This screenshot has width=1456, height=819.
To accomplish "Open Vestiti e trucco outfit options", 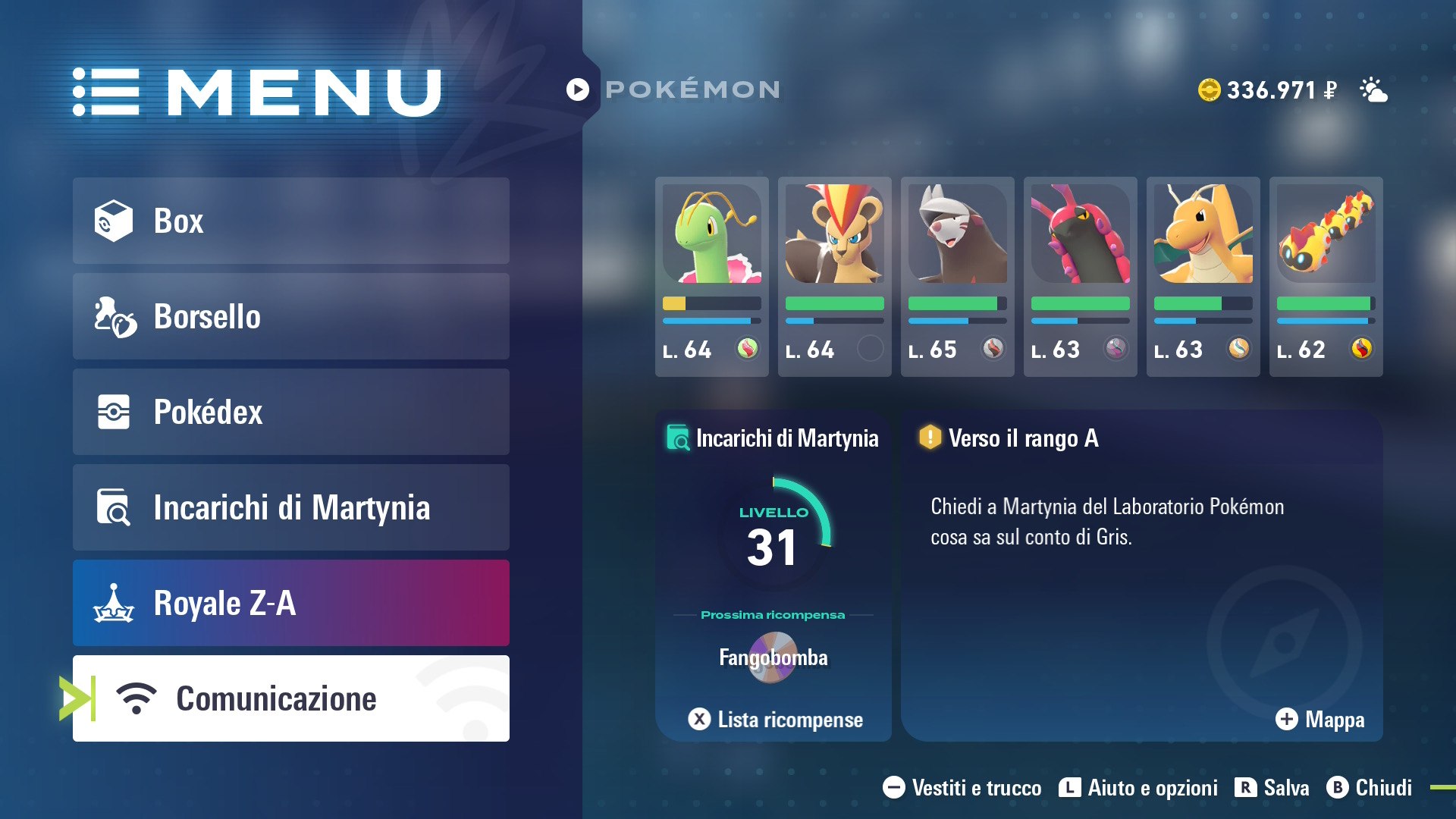I will (962, 788).
